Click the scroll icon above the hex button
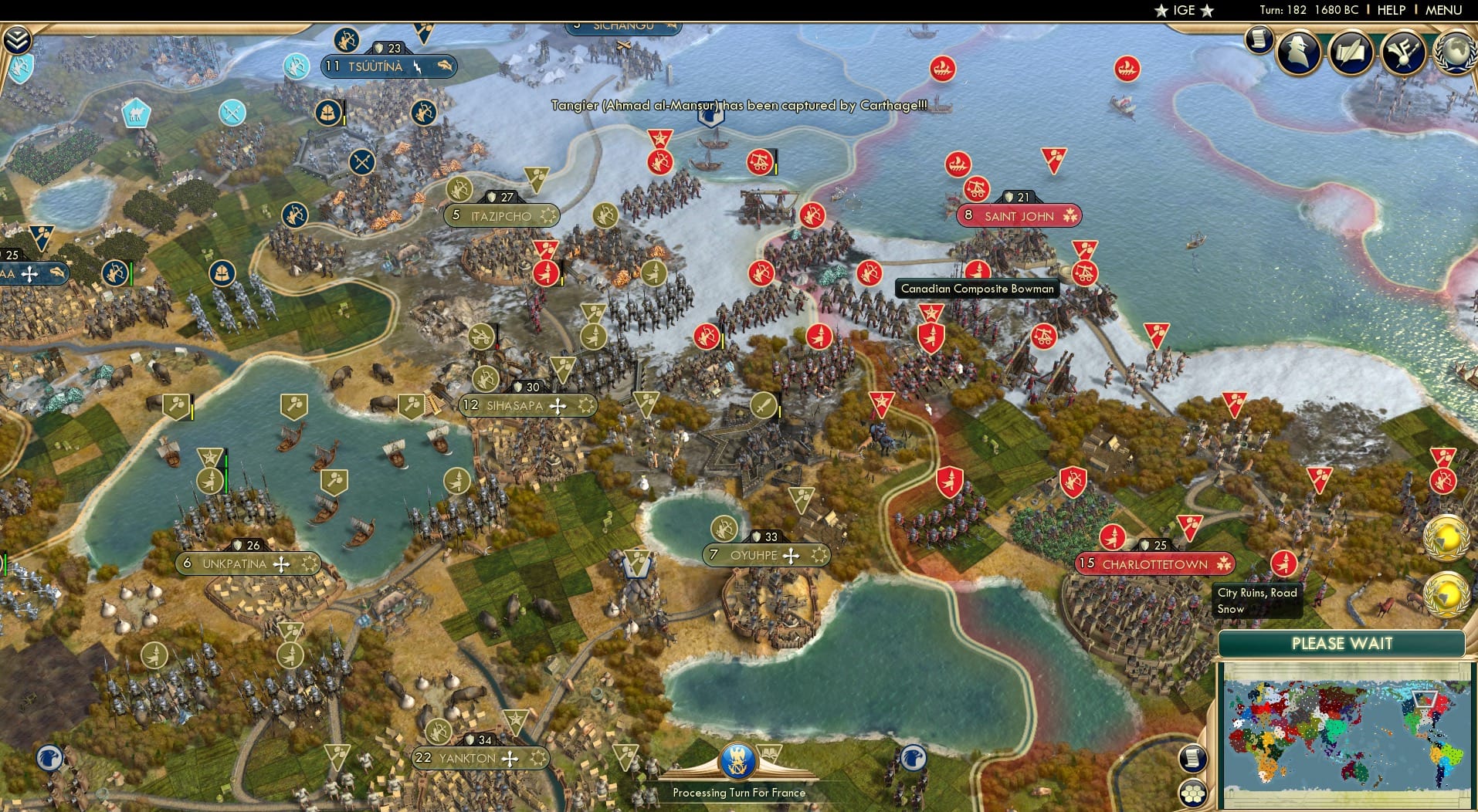Screen dimensions: 1478x812 click(1193, 757)
